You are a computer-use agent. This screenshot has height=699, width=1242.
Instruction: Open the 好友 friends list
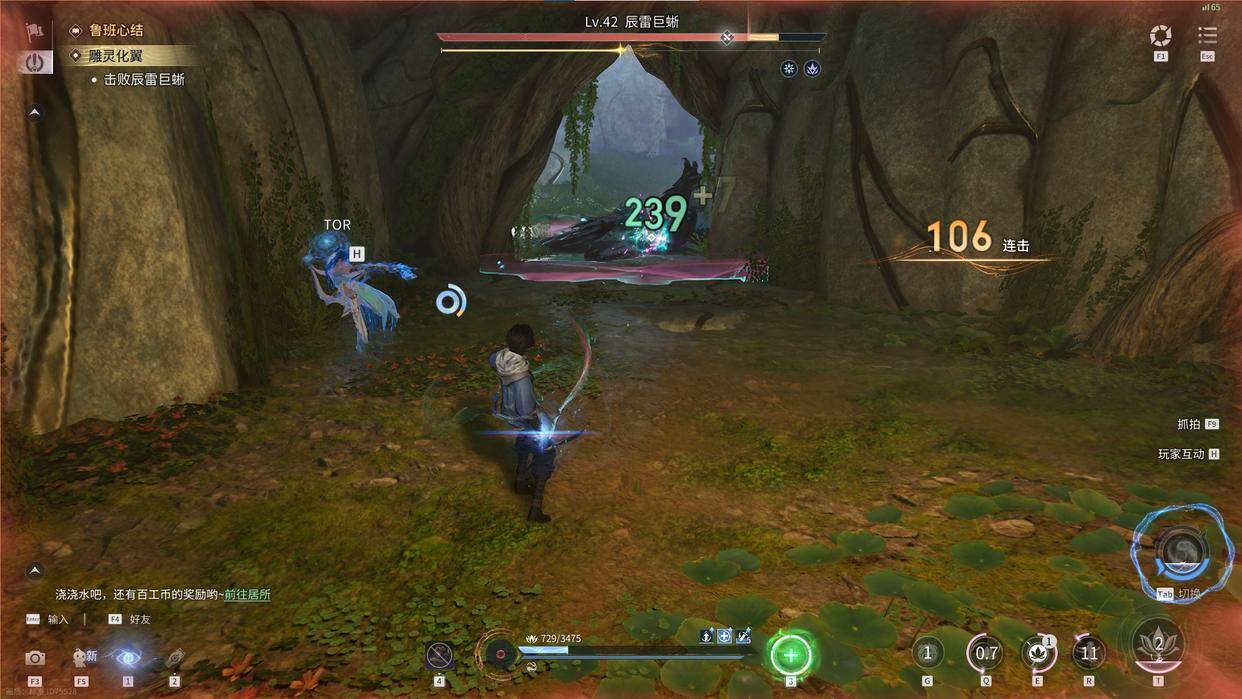[139, 619]
